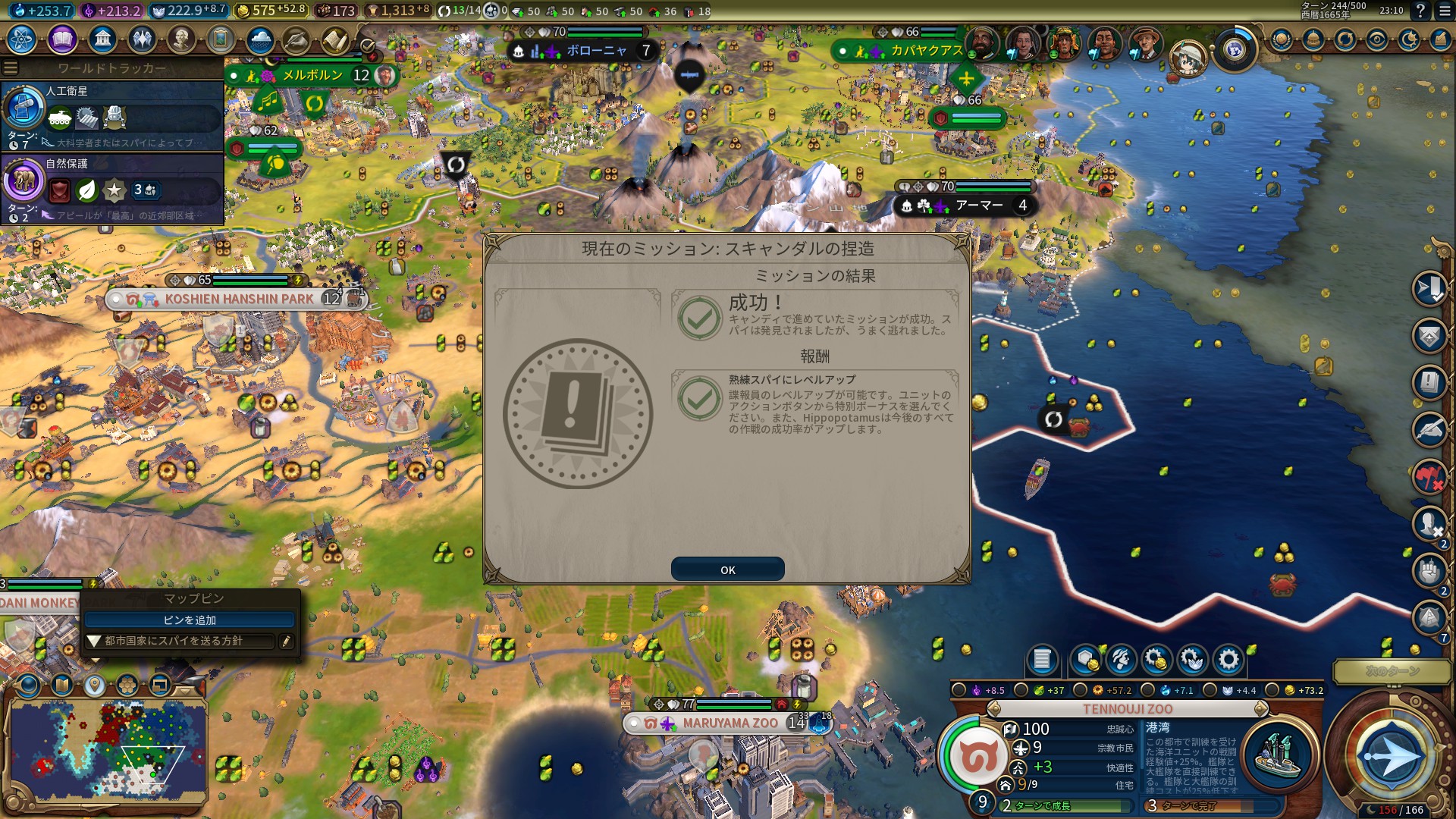
Task: Open the civics tree book icon
Action: pyautogui.click(x=62, y=39)
